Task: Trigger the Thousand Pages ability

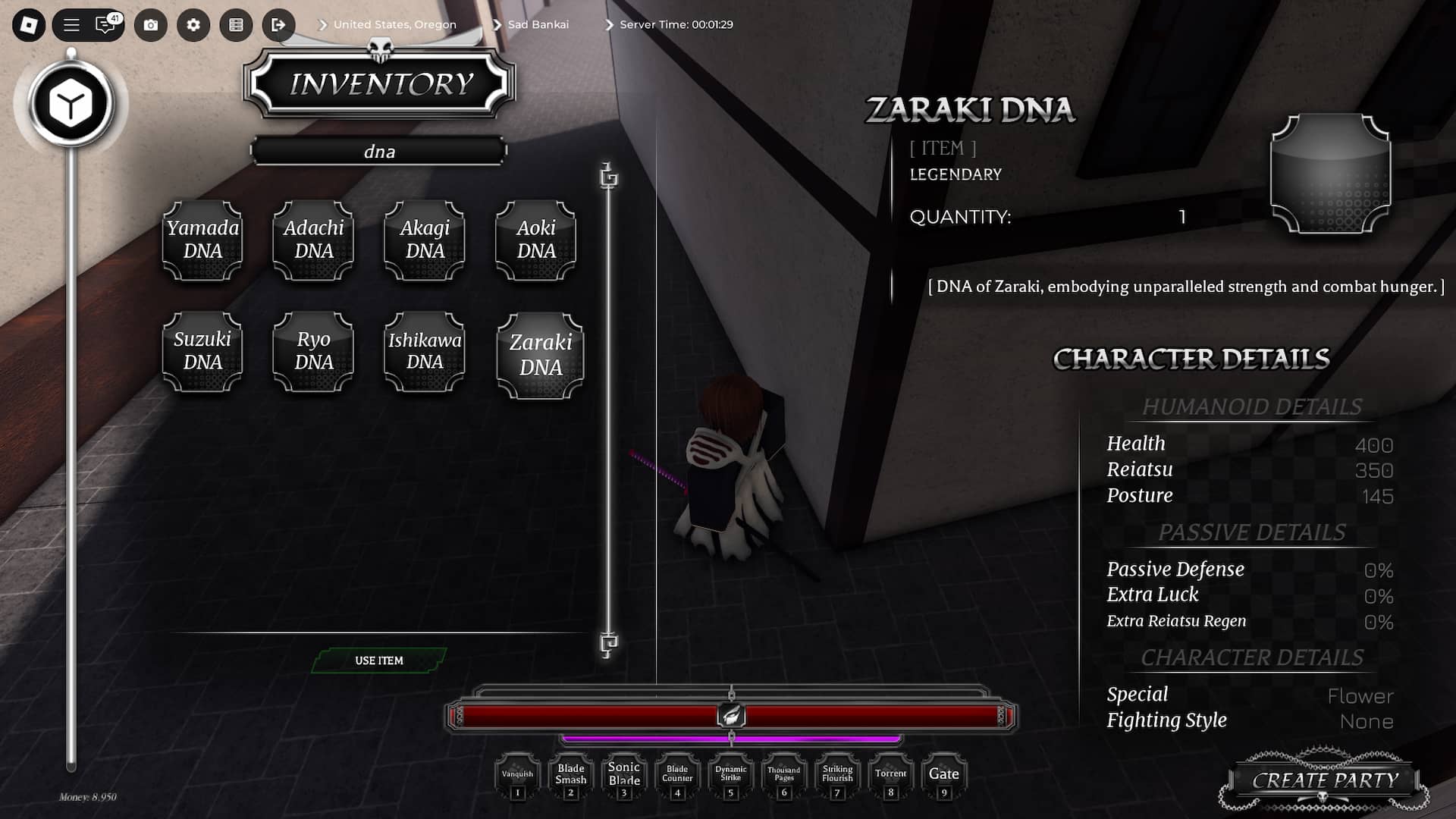Action: [783, 775]
